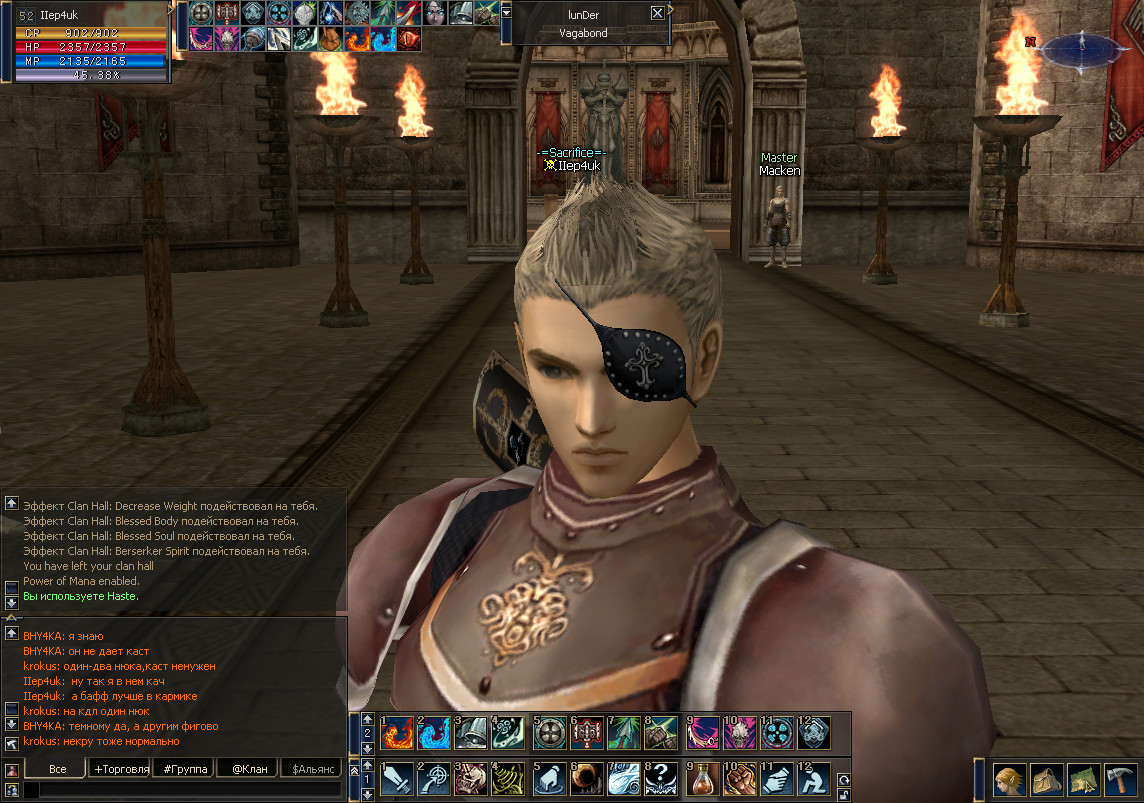
Task: Toggle the hotbar lock padlock button
Action: pos(843,794)
